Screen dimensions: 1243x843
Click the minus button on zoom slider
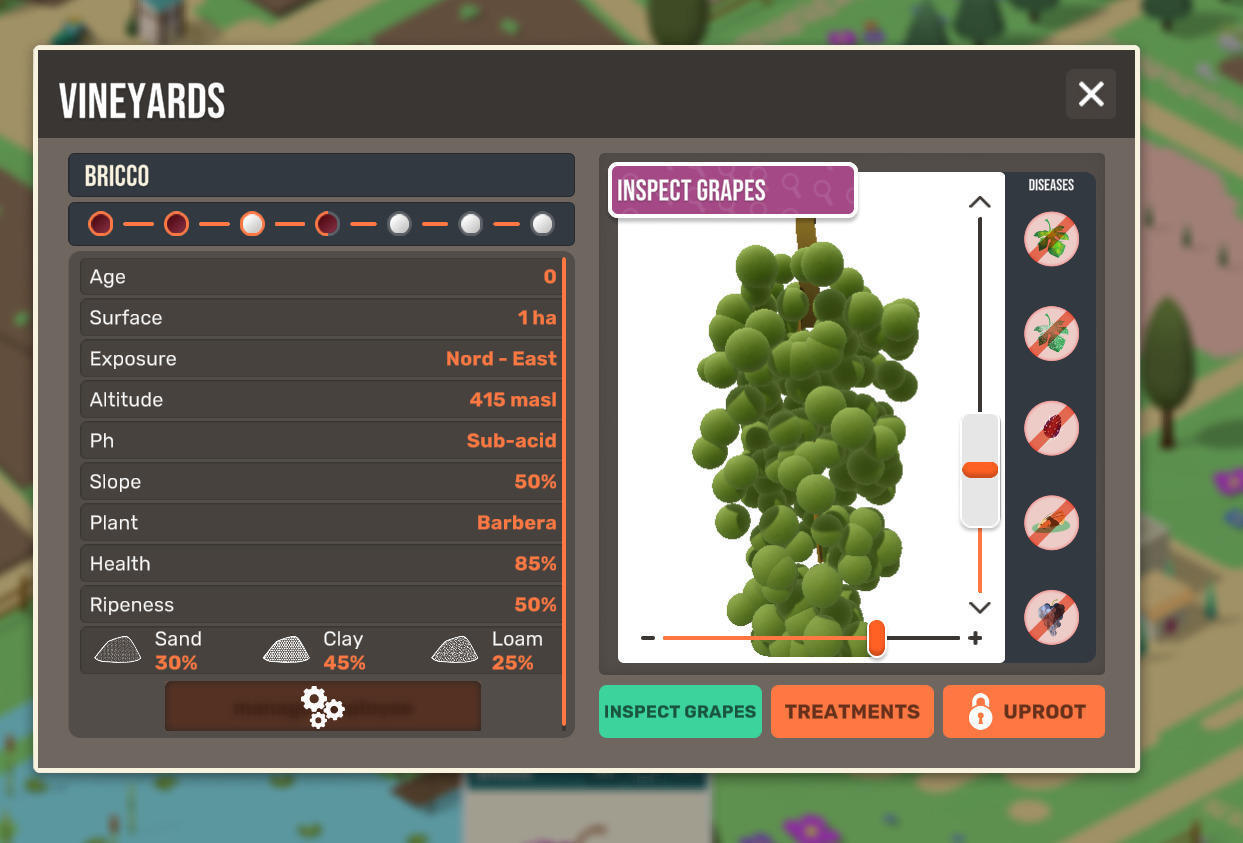tap(648, 638)
